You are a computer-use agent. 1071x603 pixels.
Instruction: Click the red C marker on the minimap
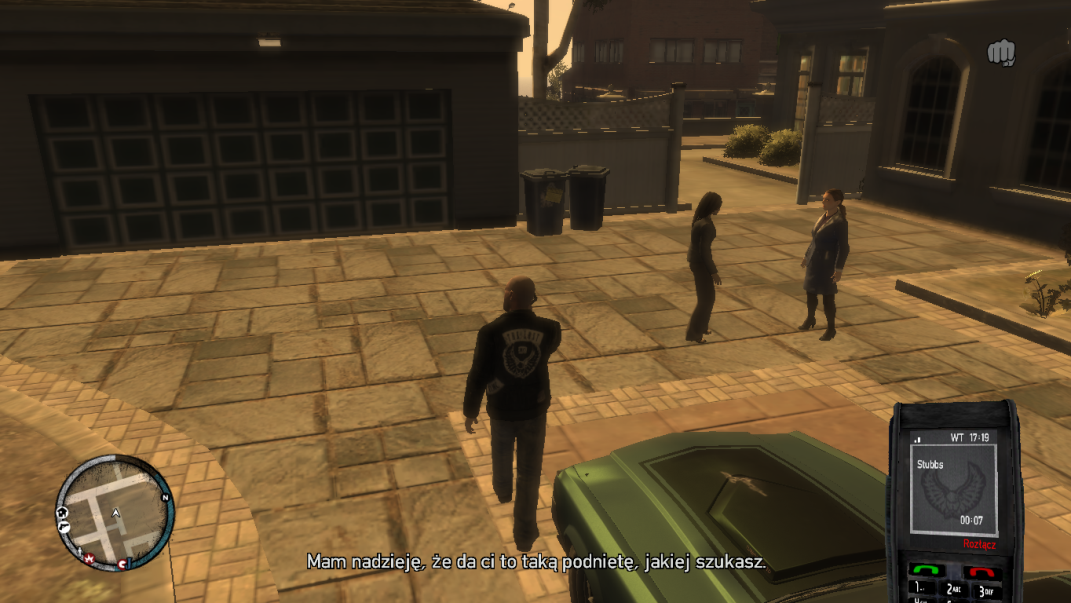click(122, 564)
